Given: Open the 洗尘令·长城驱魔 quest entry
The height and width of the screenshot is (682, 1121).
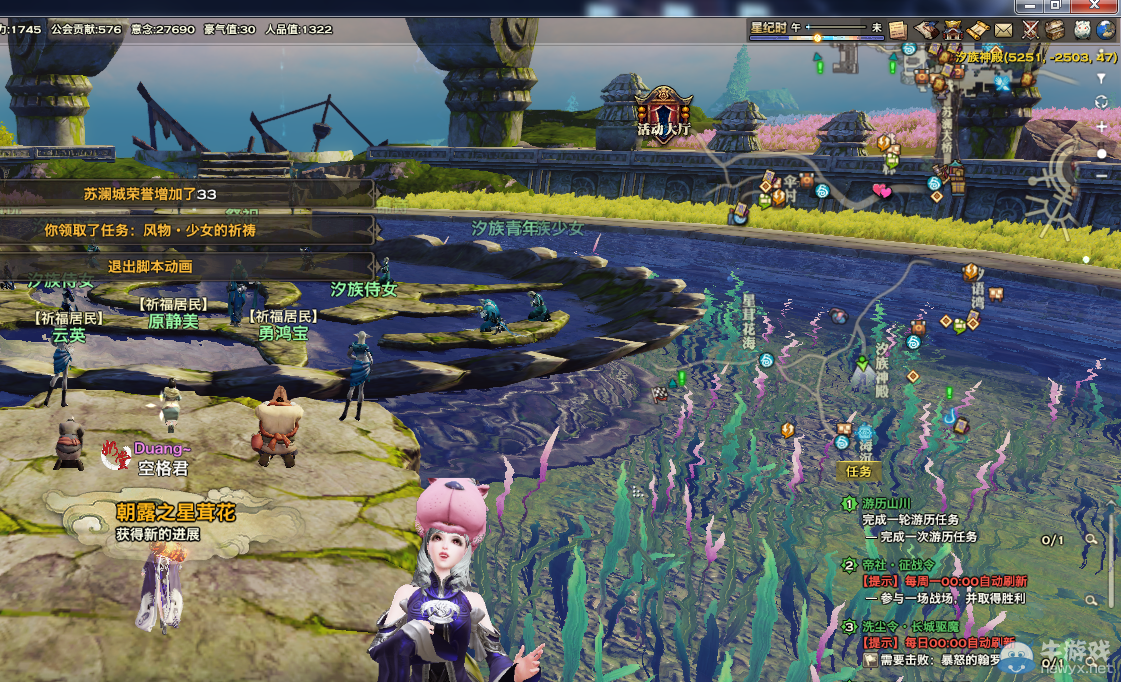Looking at the screenshot, I should 911,627.
